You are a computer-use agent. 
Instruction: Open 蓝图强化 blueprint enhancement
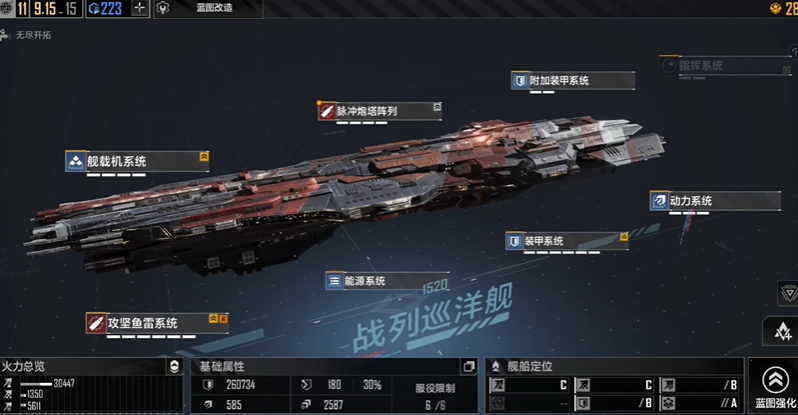click(x=775, y=385)
